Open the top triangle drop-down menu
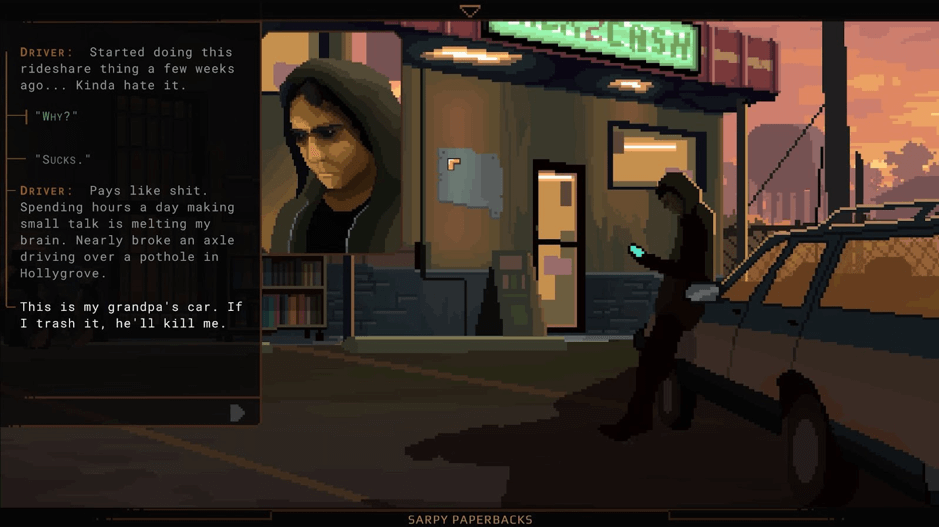This screenshot has width=939, height=527. click(470, 11)
